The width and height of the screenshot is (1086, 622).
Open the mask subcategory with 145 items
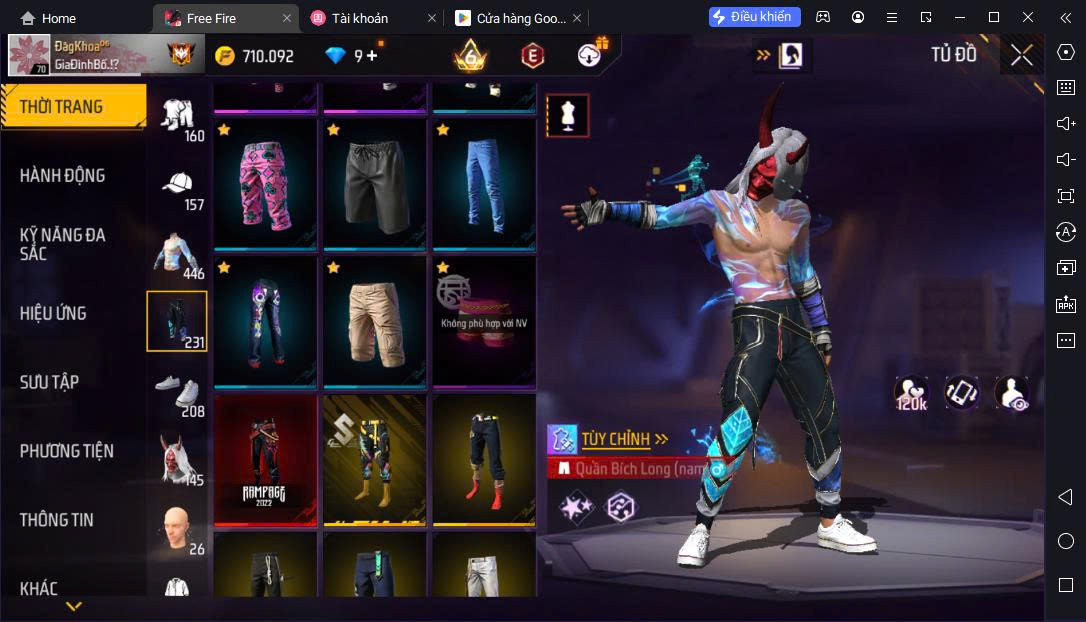pyautogui.click(x=178, y=460)
